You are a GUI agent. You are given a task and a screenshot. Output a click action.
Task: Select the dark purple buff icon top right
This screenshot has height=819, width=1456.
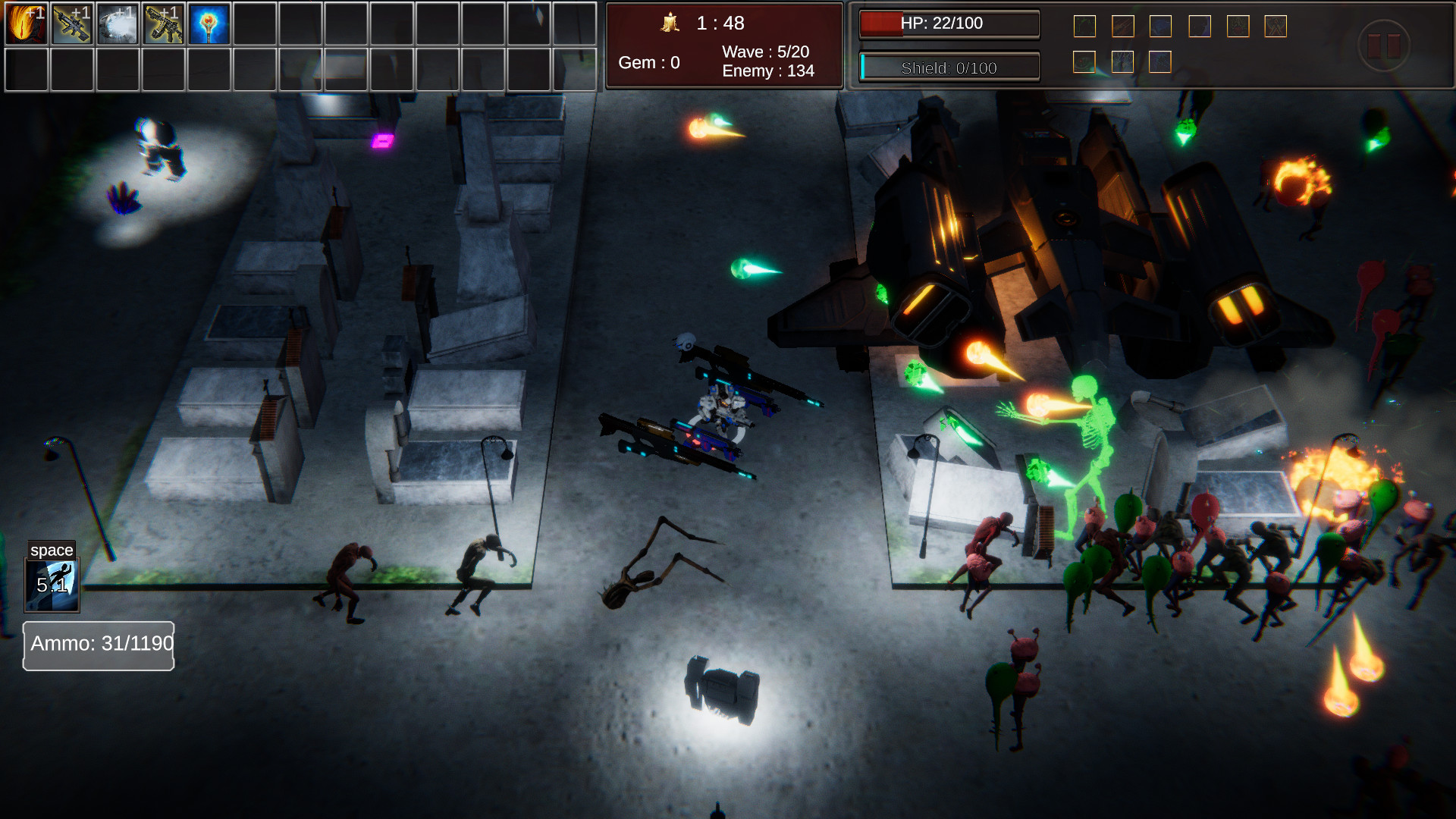click(1200, 26)
